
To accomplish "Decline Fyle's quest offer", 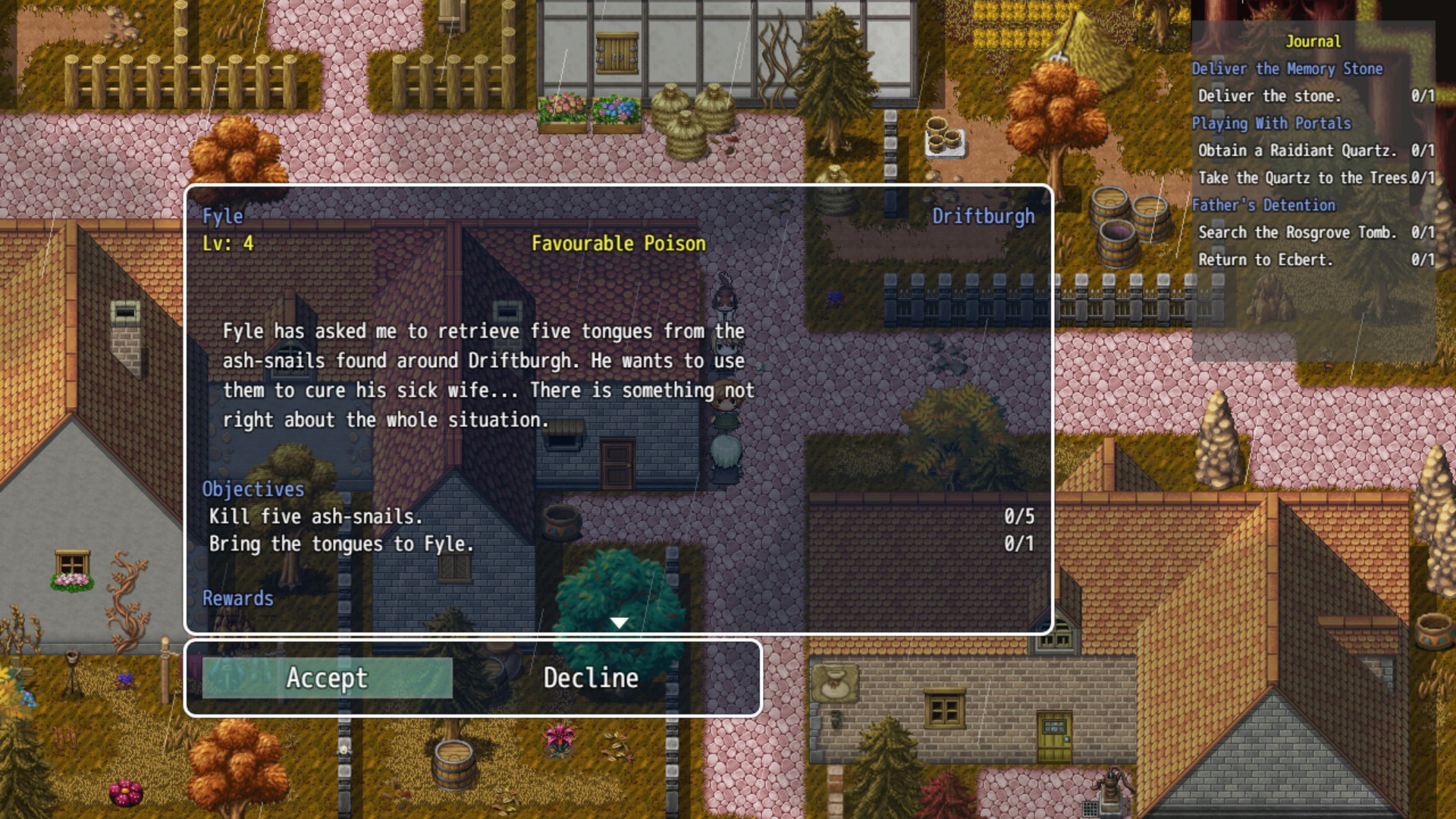I will [591, 678].
